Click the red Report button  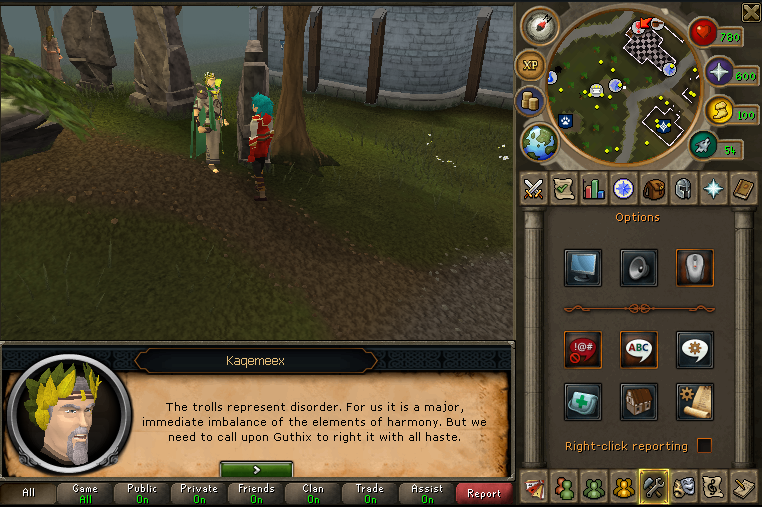pos(484,493)
